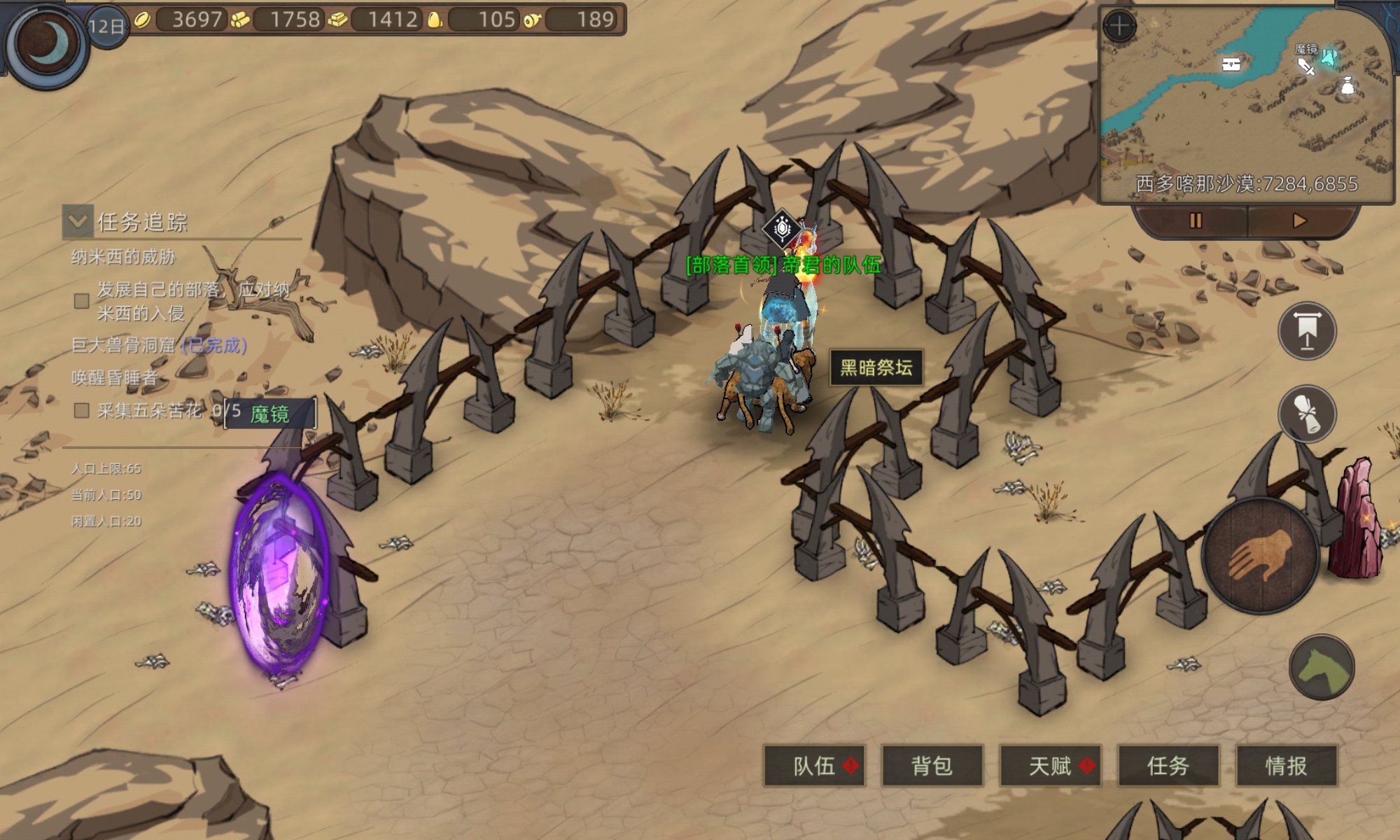The width and height of the screenshot is (1400, 840).
Task: Toggle the horse mount button
Action: [1322, 667]
